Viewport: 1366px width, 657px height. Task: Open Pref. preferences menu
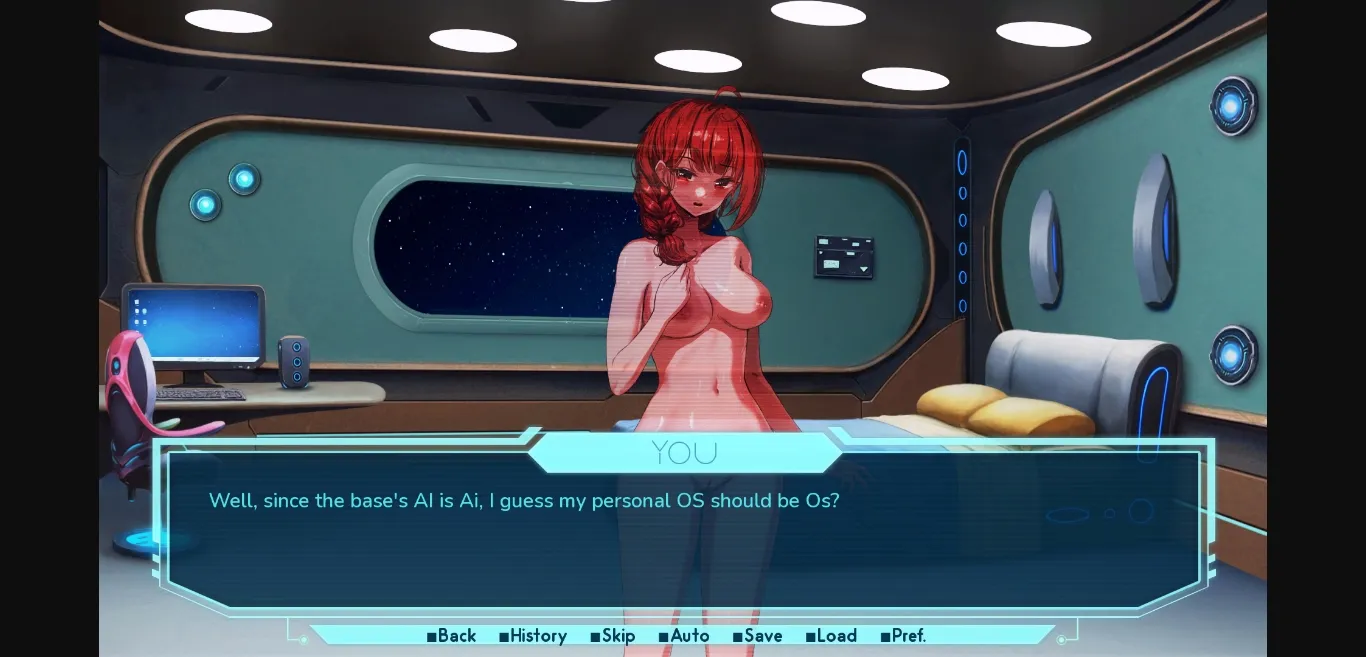pyautogui.click(x=903, y=636)
